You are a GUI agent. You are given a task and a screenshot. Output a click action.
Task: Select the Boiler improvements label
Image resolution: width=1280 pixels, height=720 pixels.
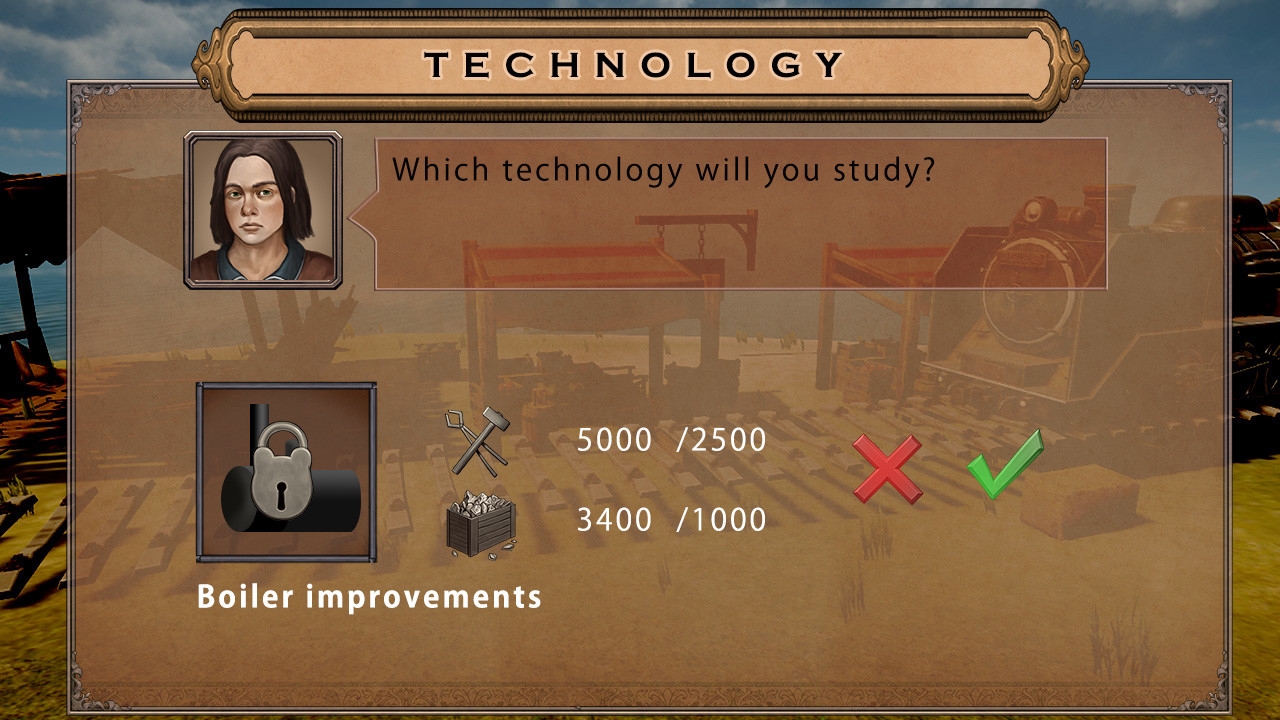point(370,597)
